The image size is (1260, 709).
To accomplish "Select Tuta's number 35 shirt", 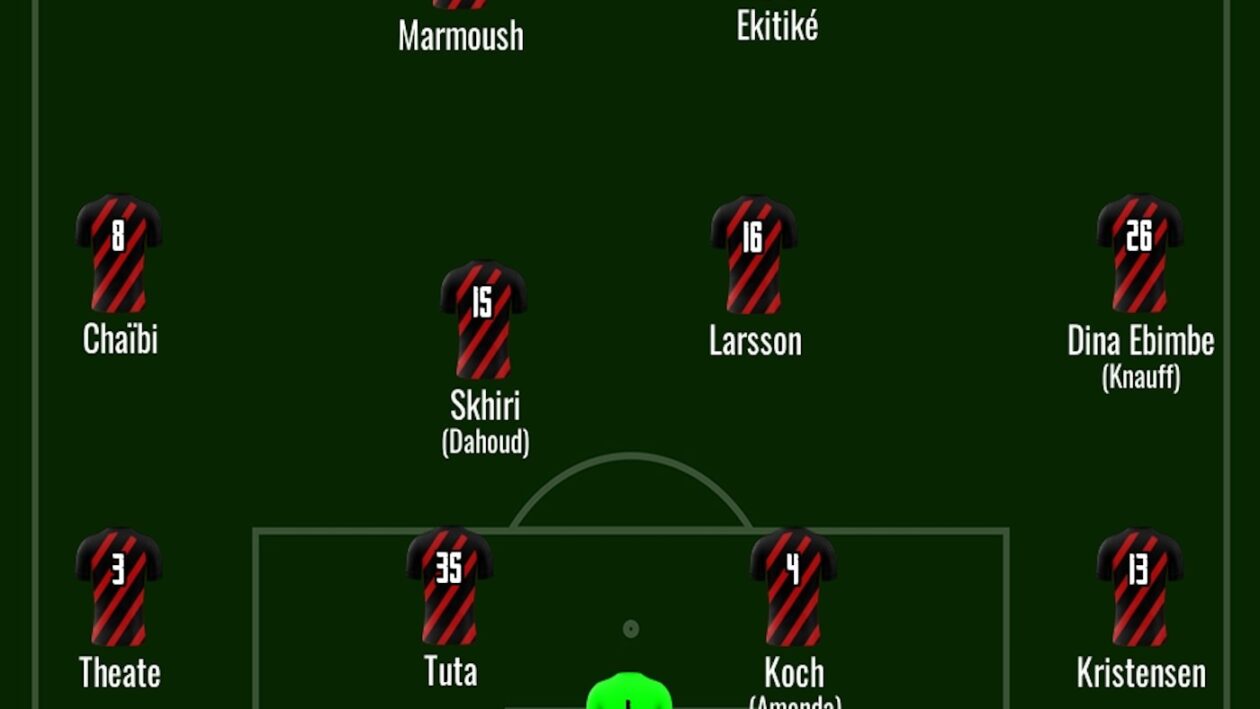I will coord(449,585).
